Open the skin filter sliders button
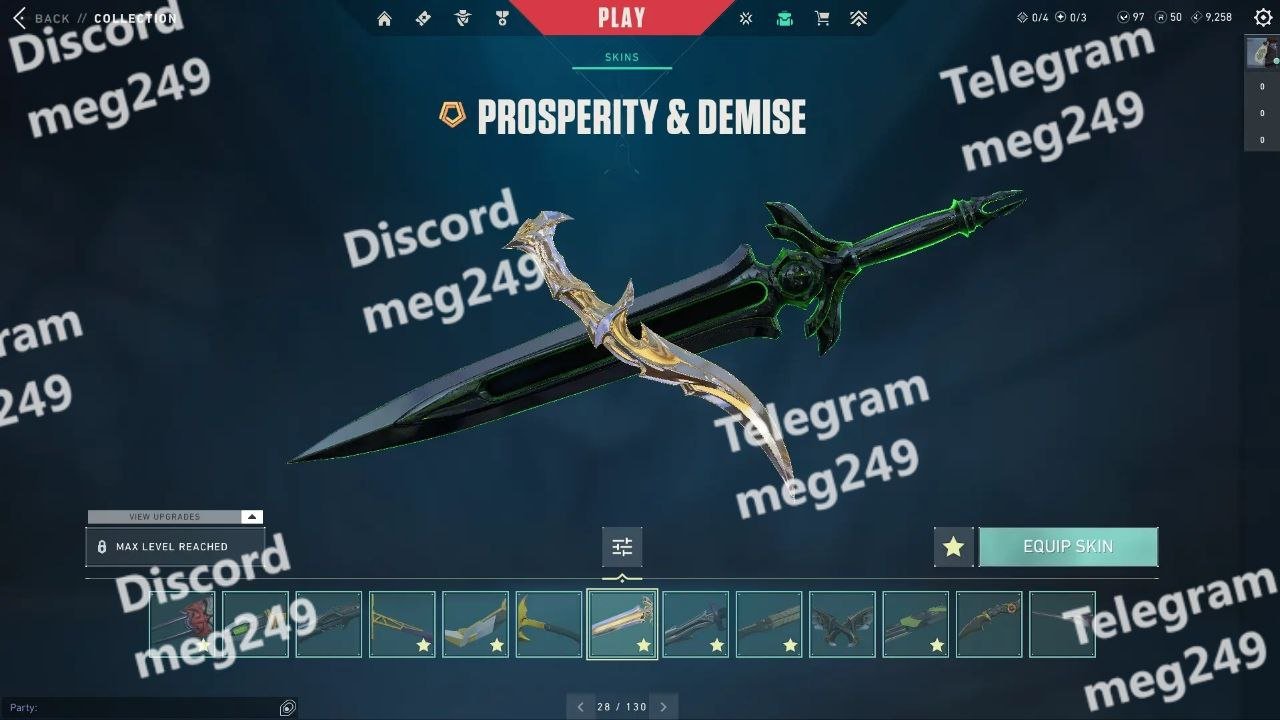1280x720 pixels. click(622, 547)
